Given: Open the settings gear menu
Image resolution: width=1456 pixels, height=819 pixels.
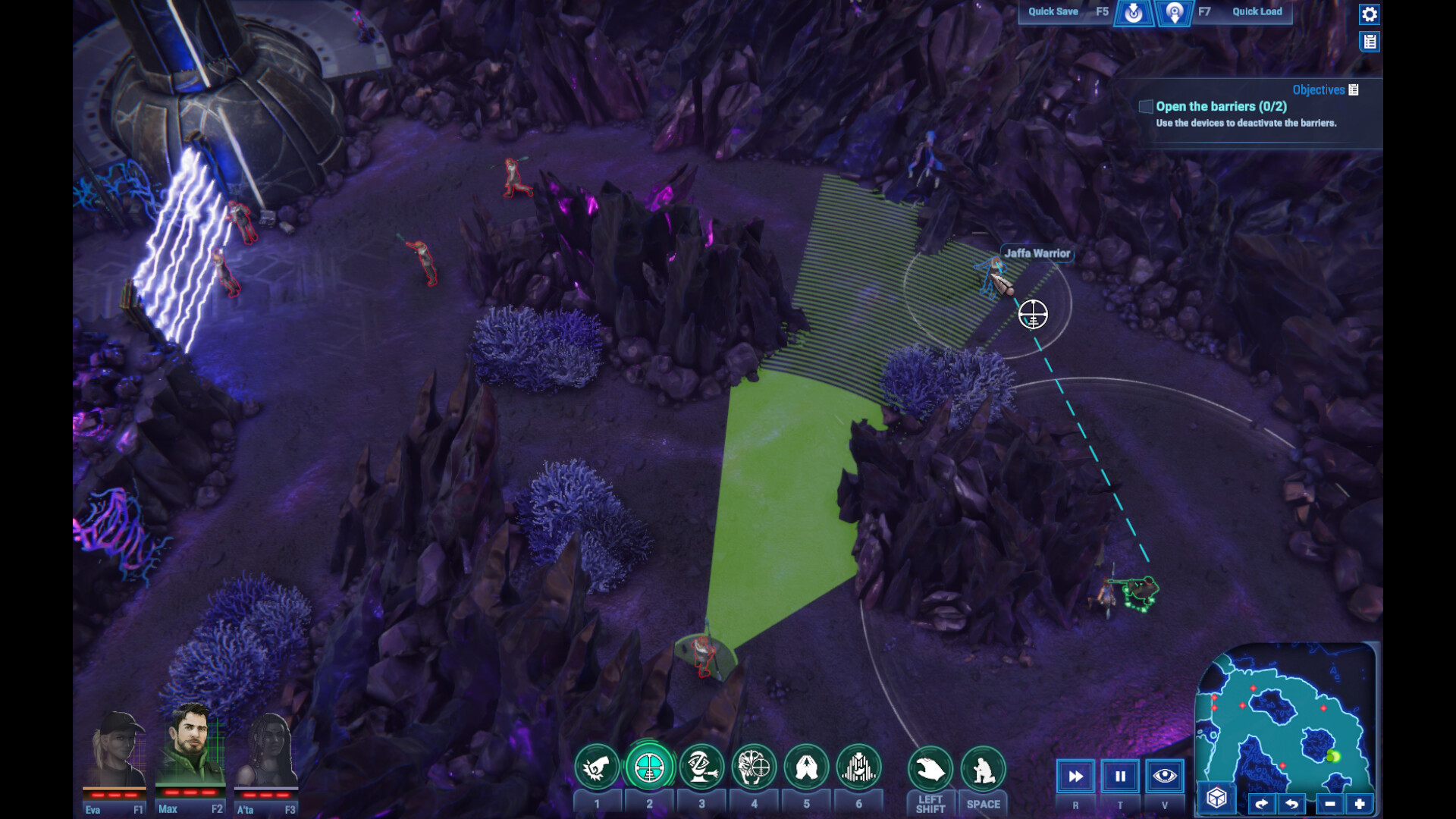Looking at the screenshot, I should coord(1369,14).
